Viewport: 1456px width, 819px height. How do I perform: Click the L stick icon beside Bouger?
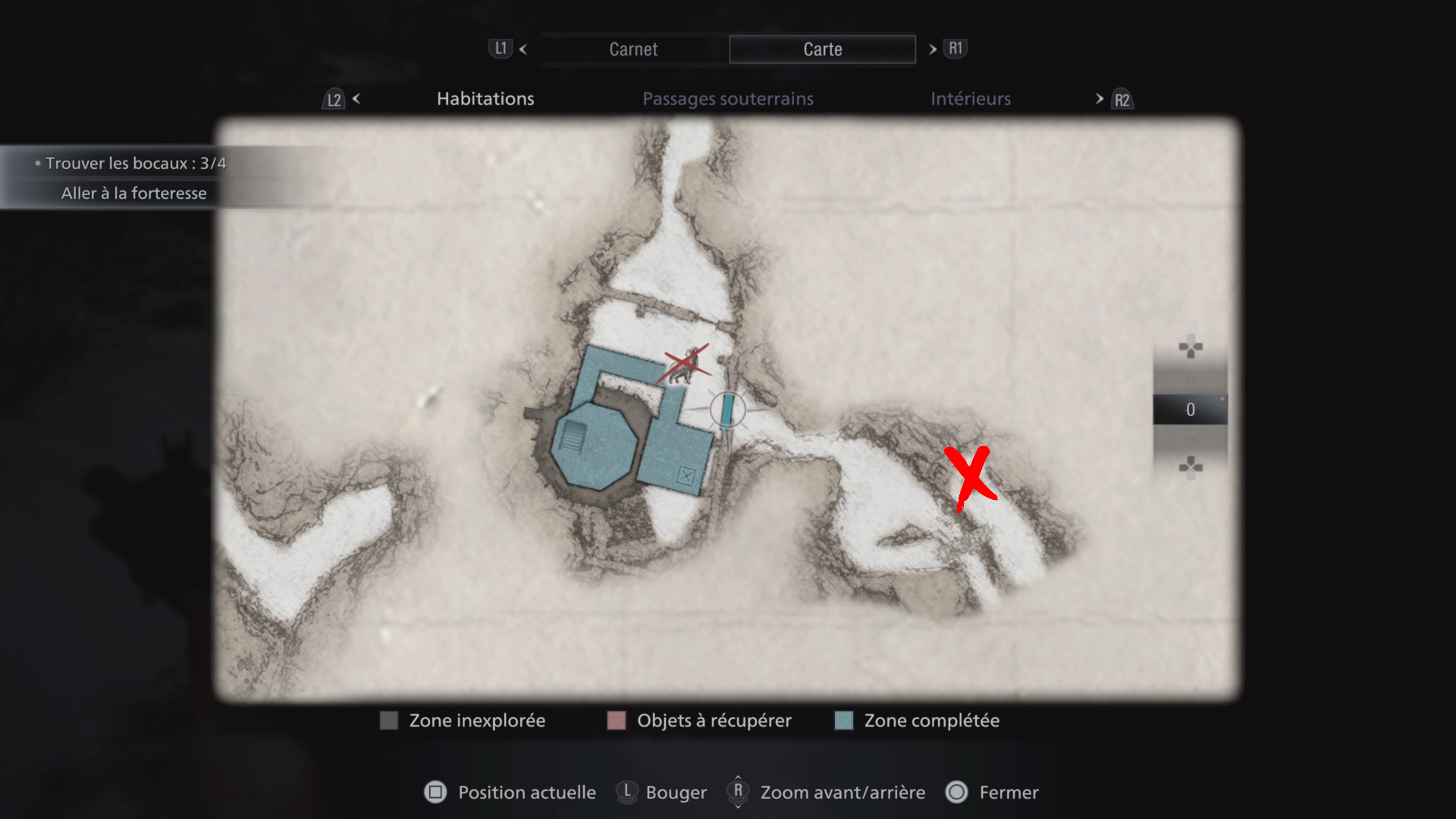pyautogui.click(x=628, y=792)
